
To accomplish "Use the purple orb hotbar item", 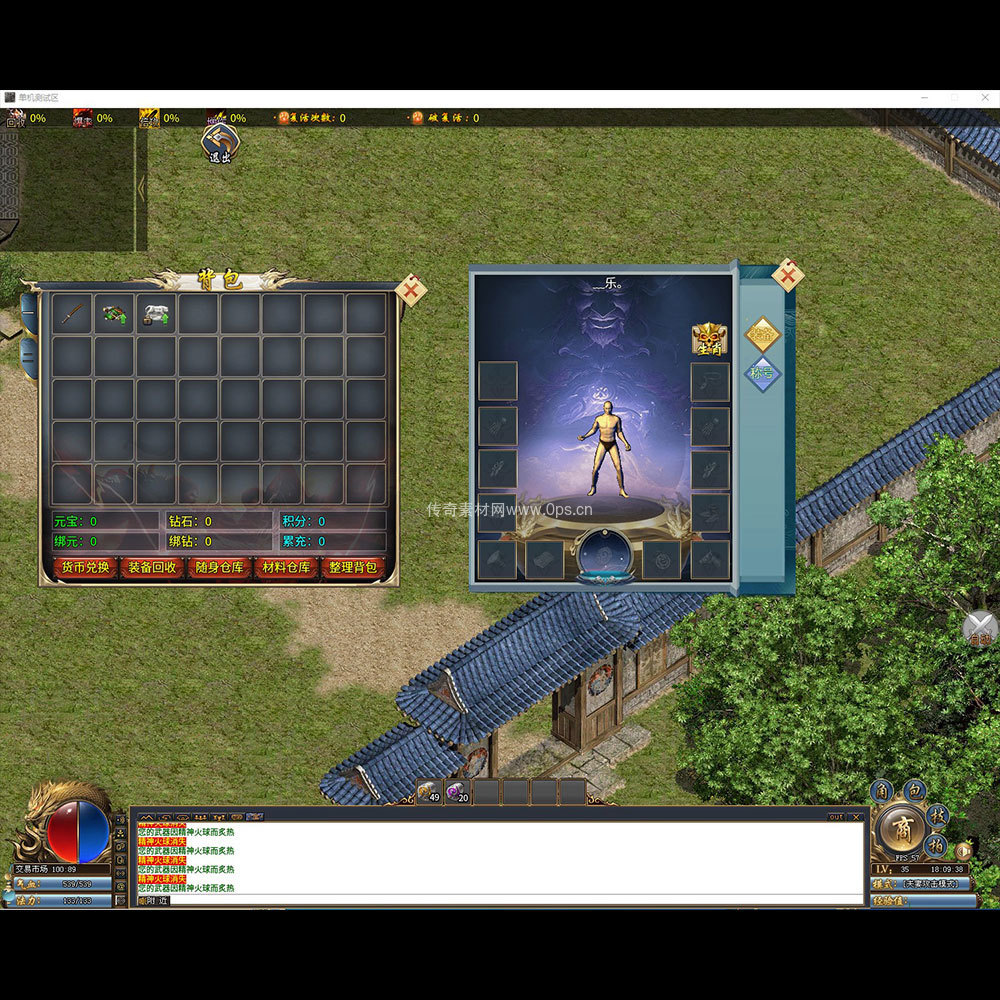I will tap(457, 792).
